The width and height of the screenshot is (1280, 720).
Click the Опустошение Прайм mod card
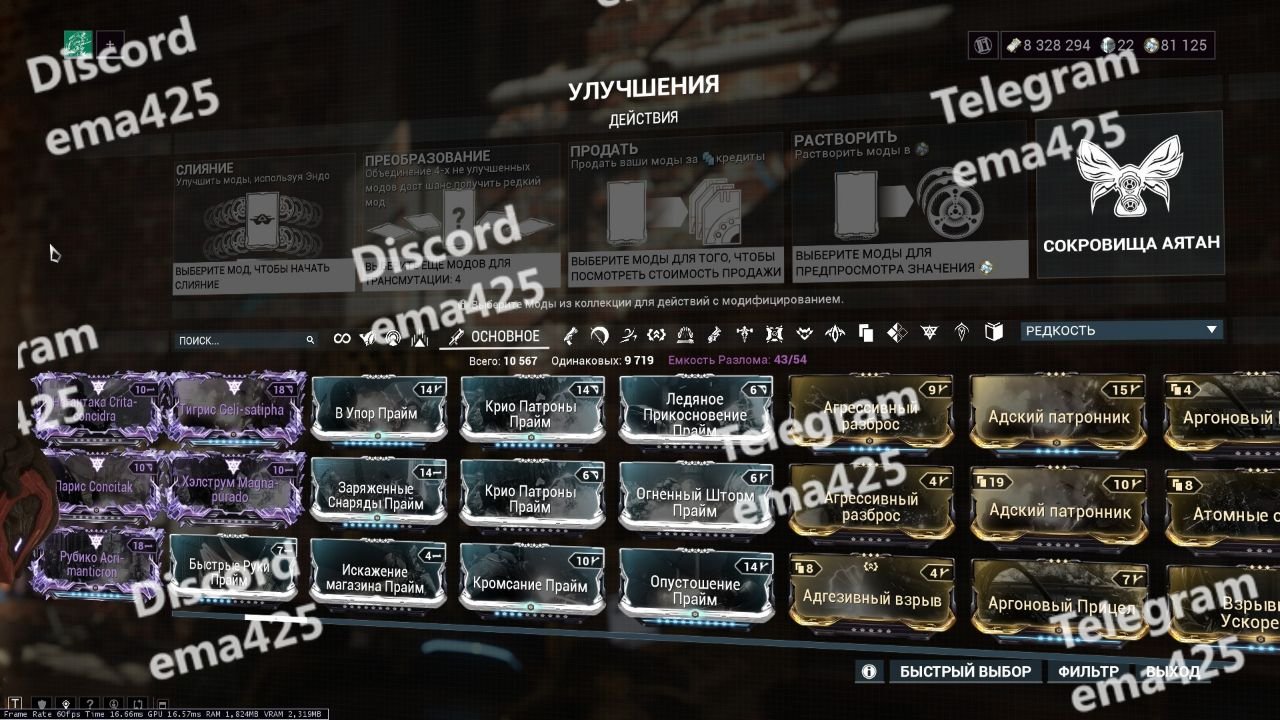[695, 586]
